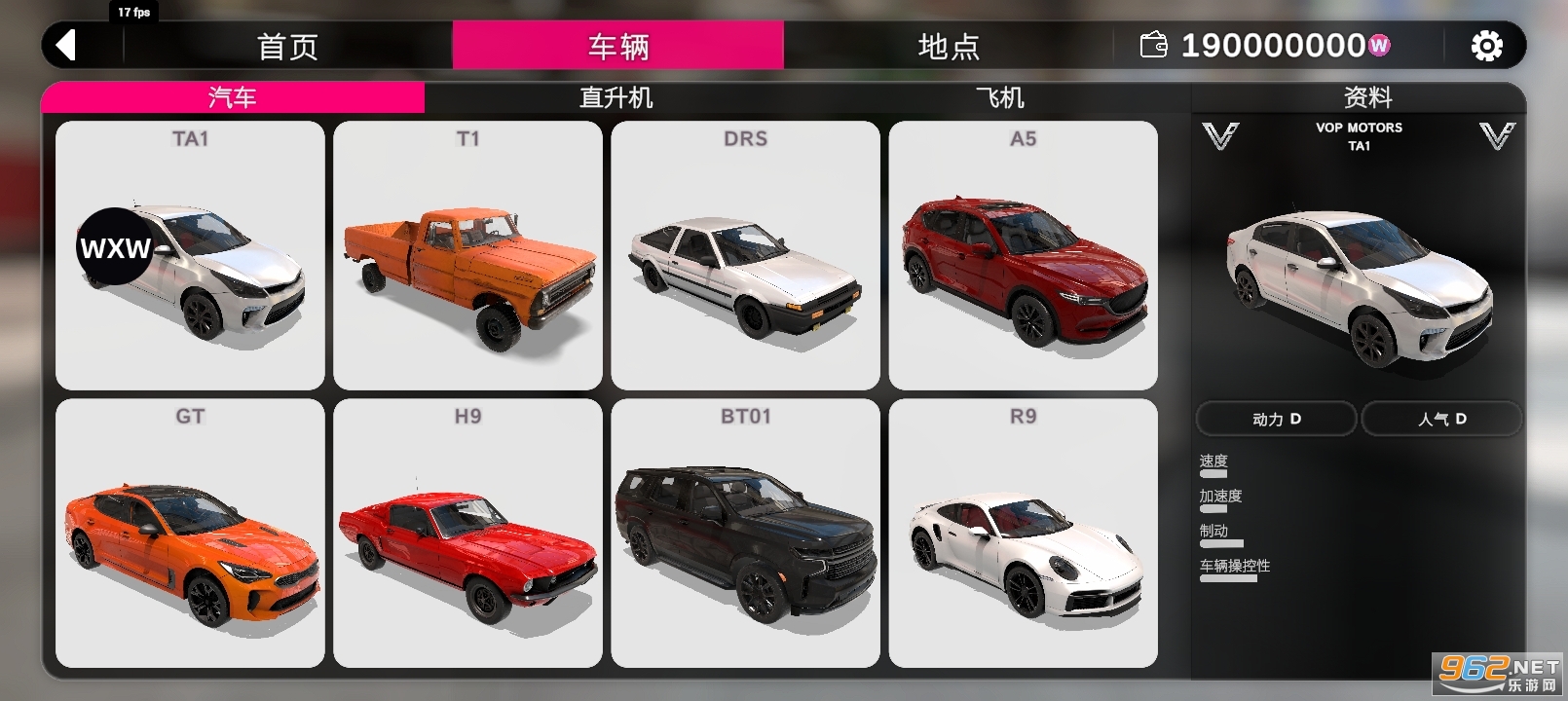
Task: Switch to the 首页 tab
Action: click(289, 45)
